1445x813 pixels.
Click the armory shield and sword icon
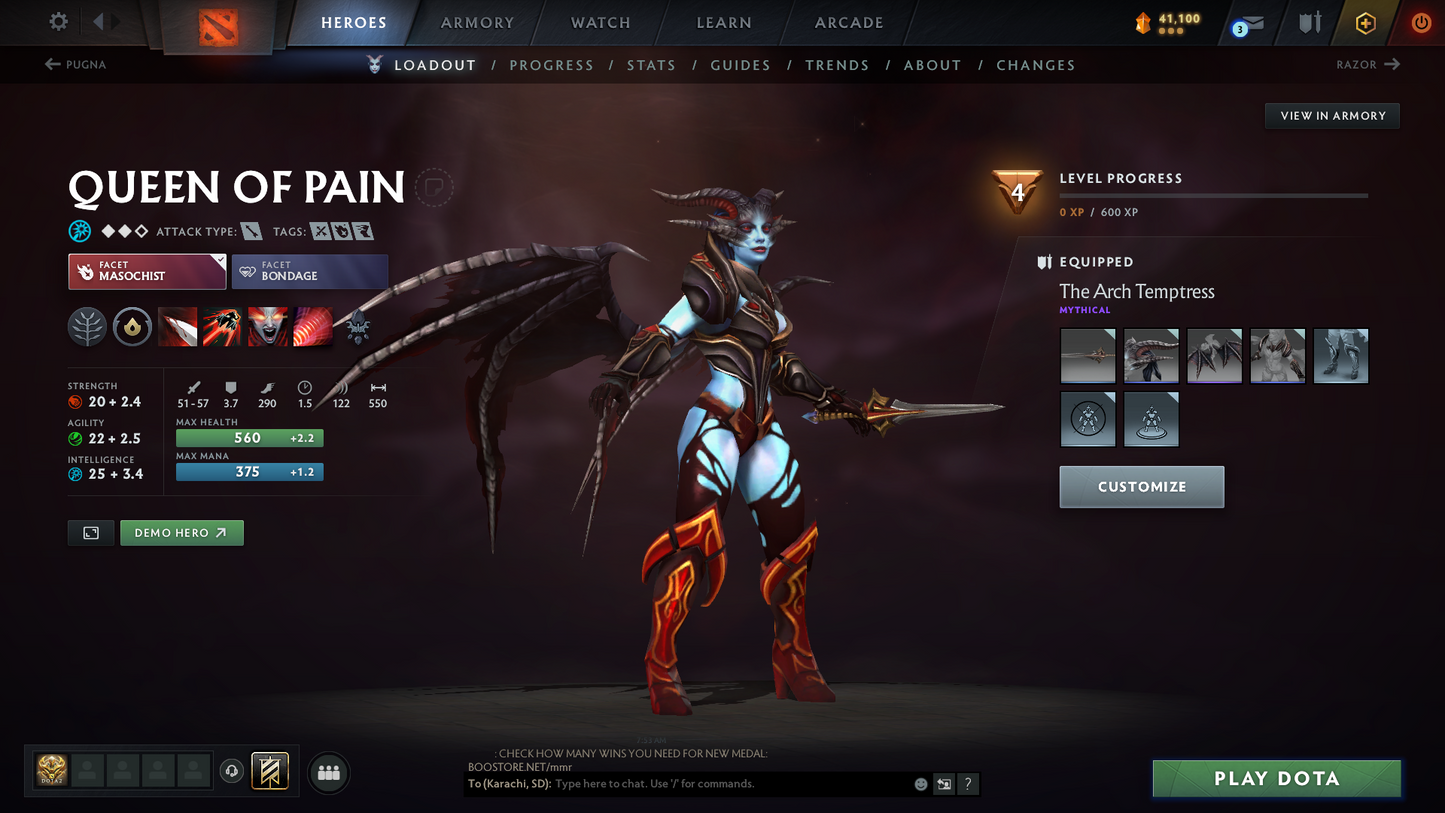tap(1309, 22)
